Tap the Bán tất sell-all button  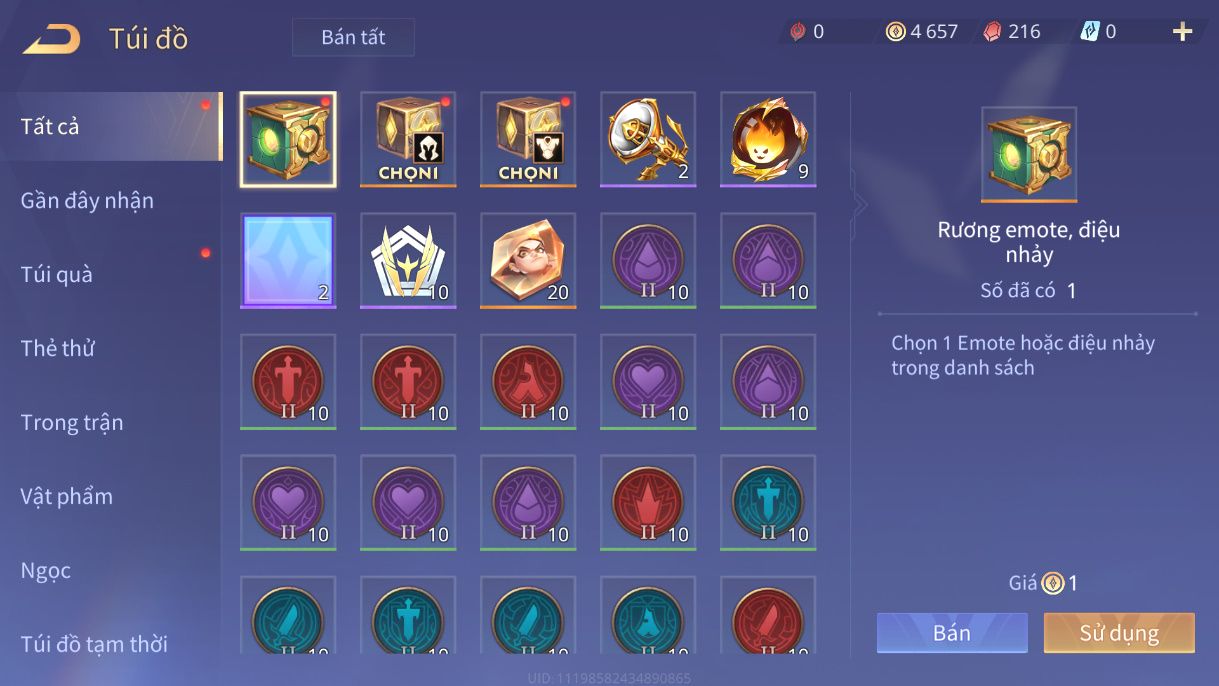pos(353,38)
